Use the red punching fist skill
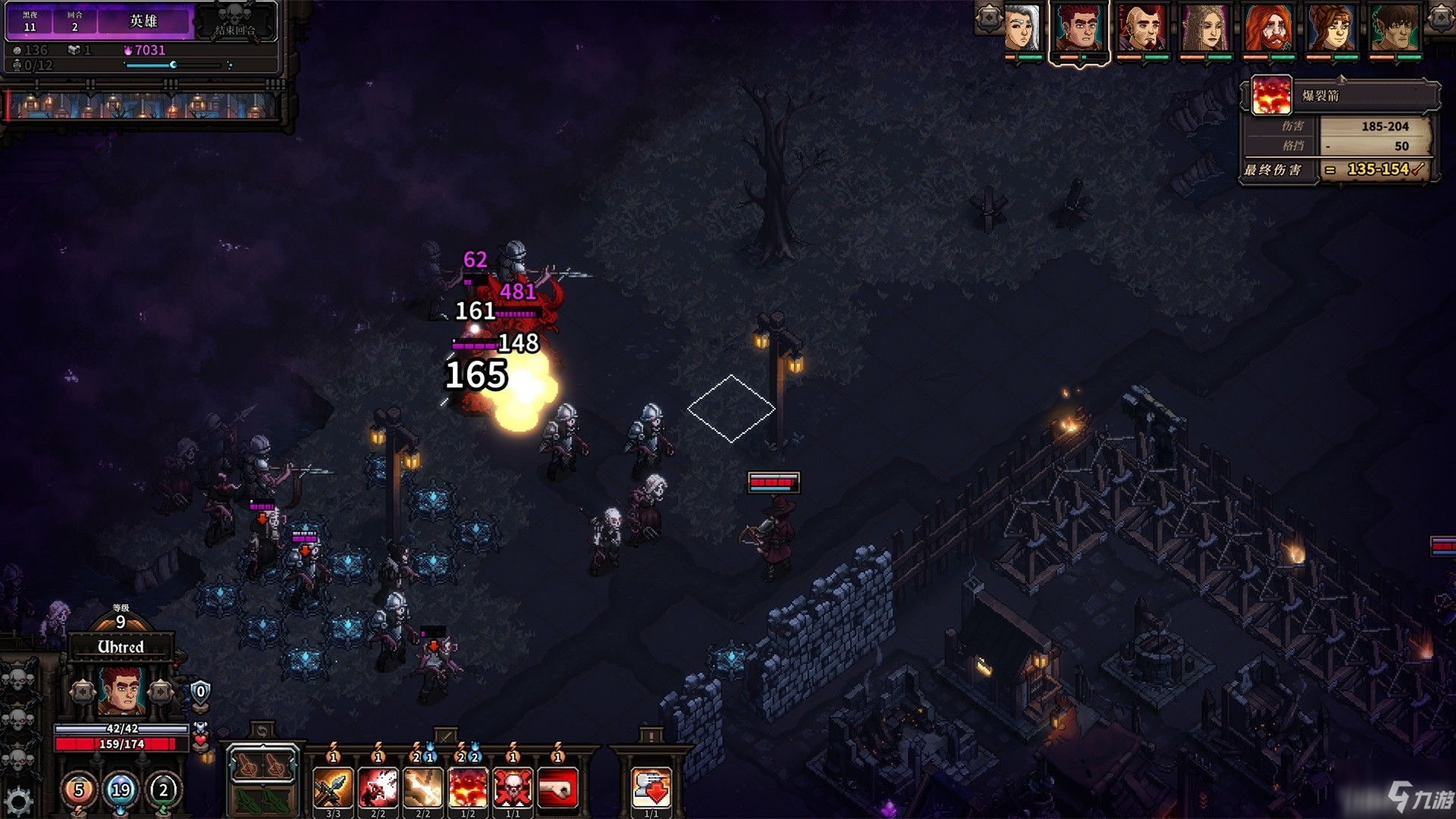The width and height of the screenshot is (1456, 819). (557, 787)
